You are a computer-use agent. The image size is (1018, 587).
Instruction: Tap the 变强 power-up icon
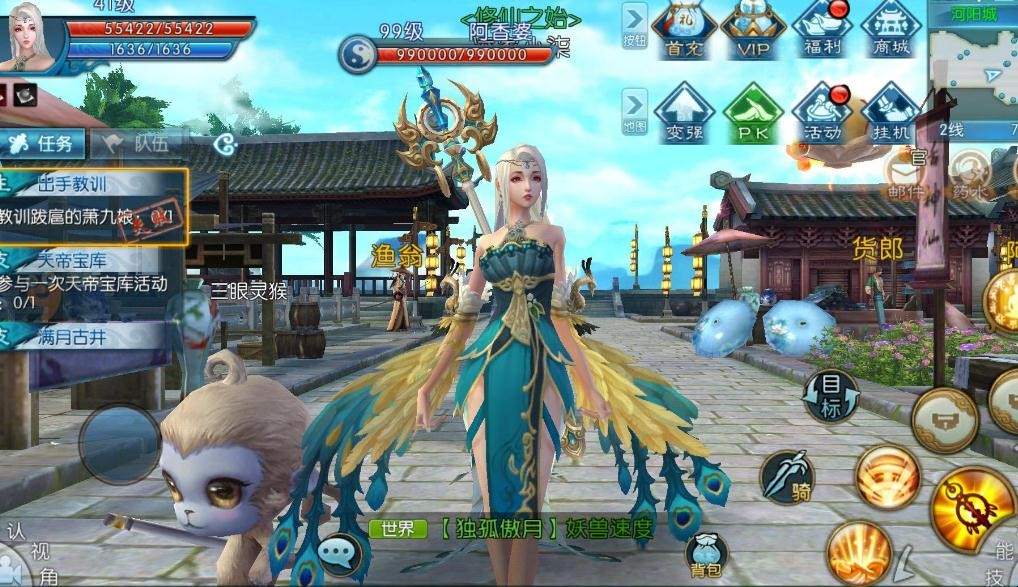(684, 114)
